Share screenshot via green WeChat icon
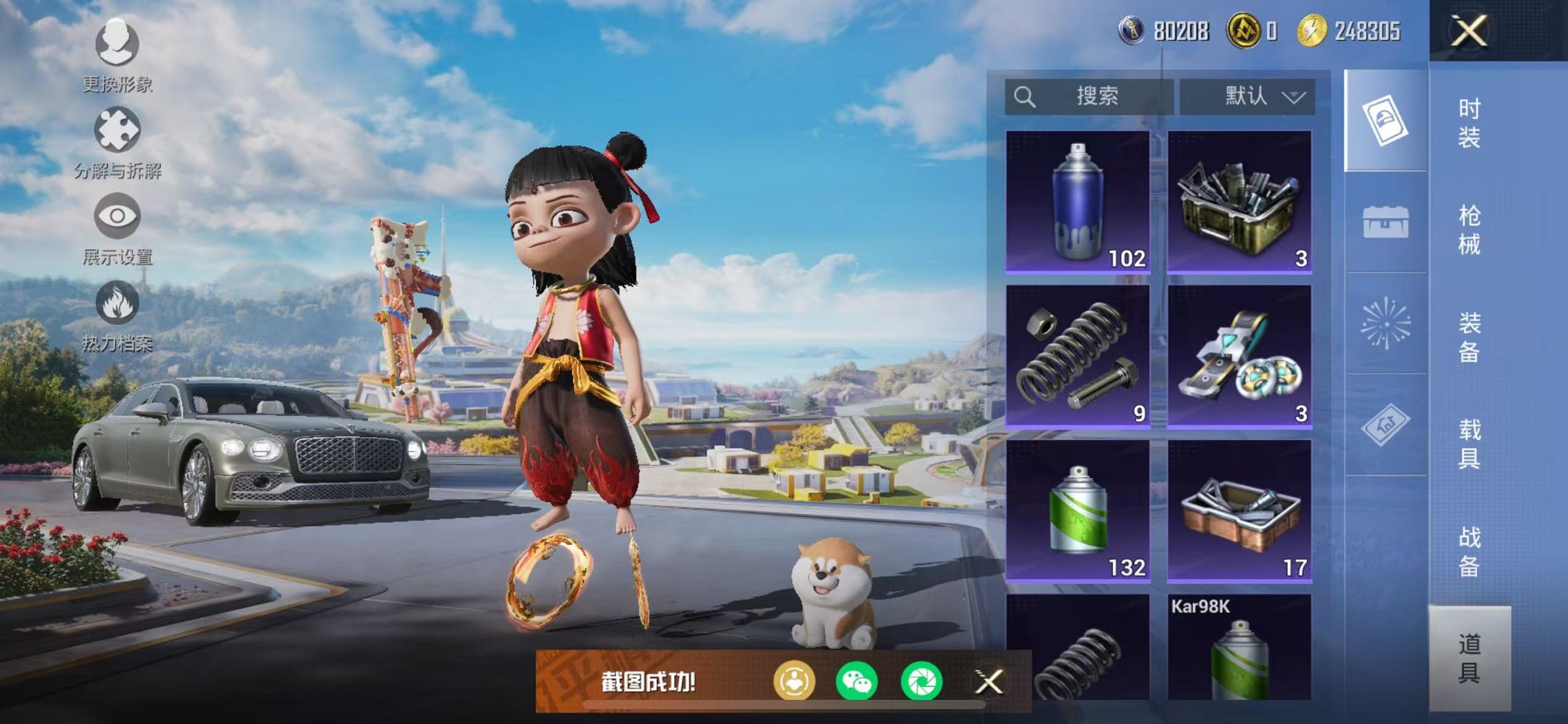 coord(857,682)
